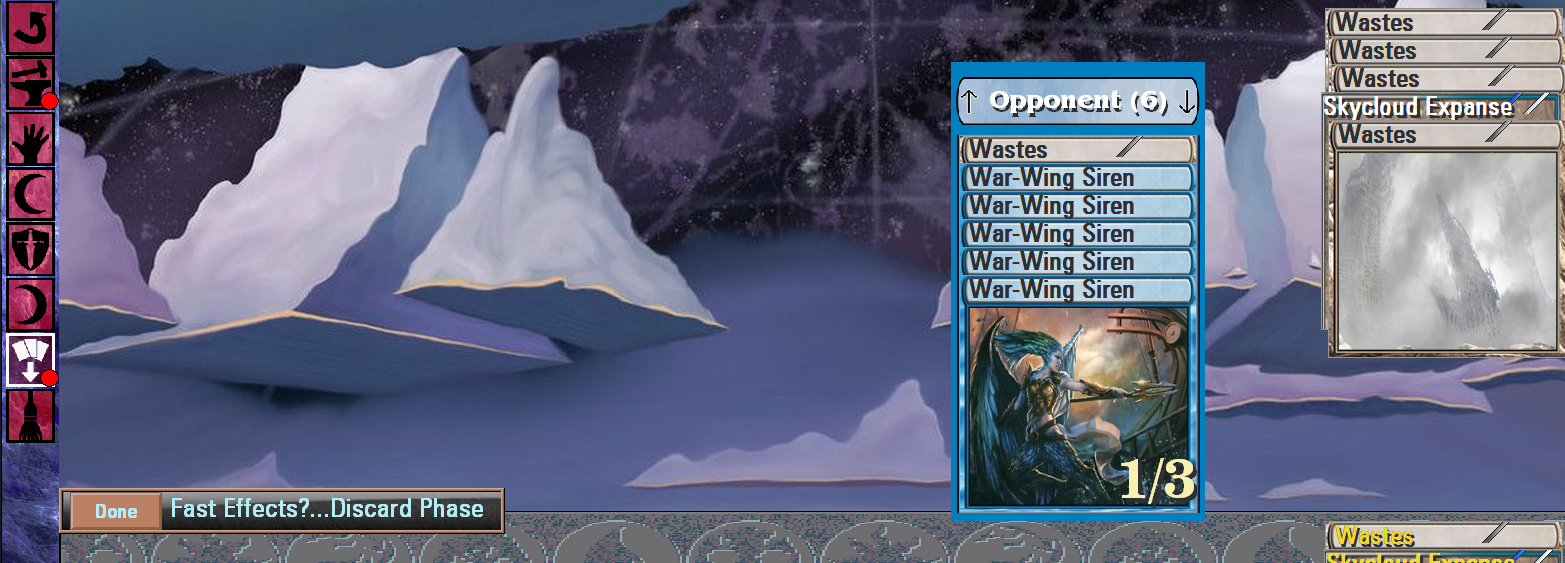Click the cards with down-arrow discard icon
The image size is (1565, 563).
coord(30,360)
